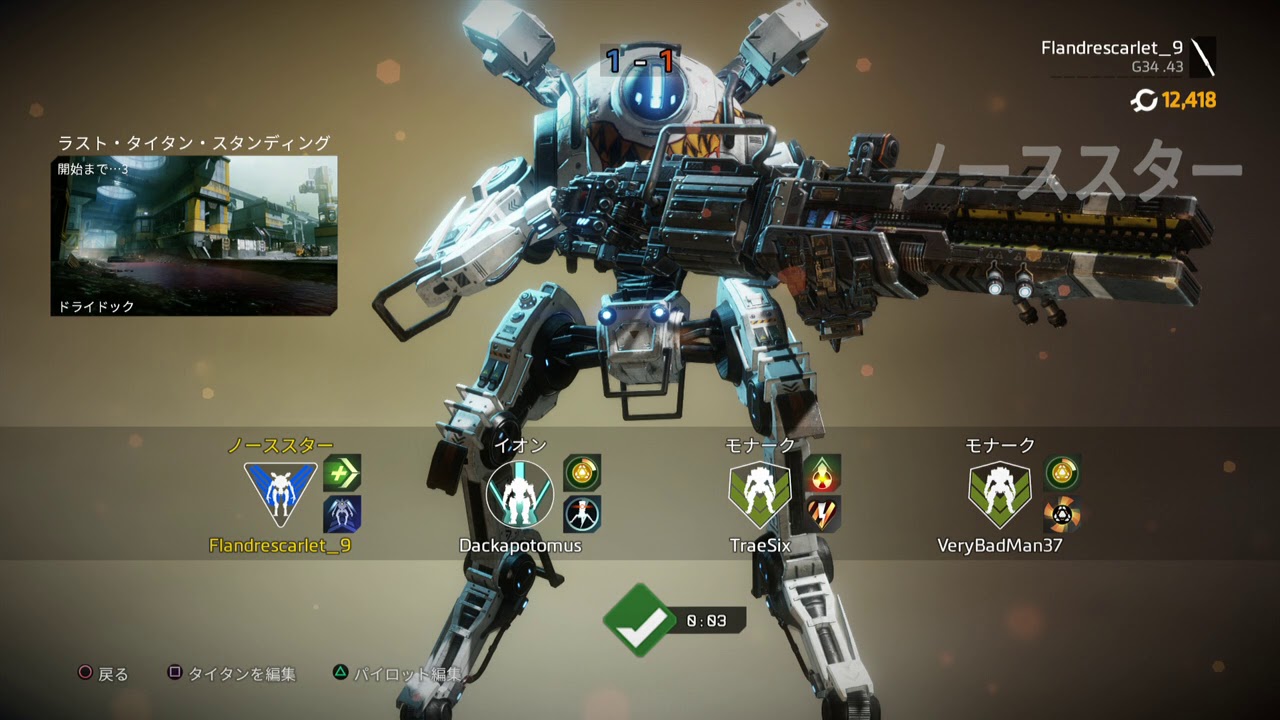Click Dackapotomus's red titanfall kit icon
This screenshot has width=1280, height=720.
582,514
